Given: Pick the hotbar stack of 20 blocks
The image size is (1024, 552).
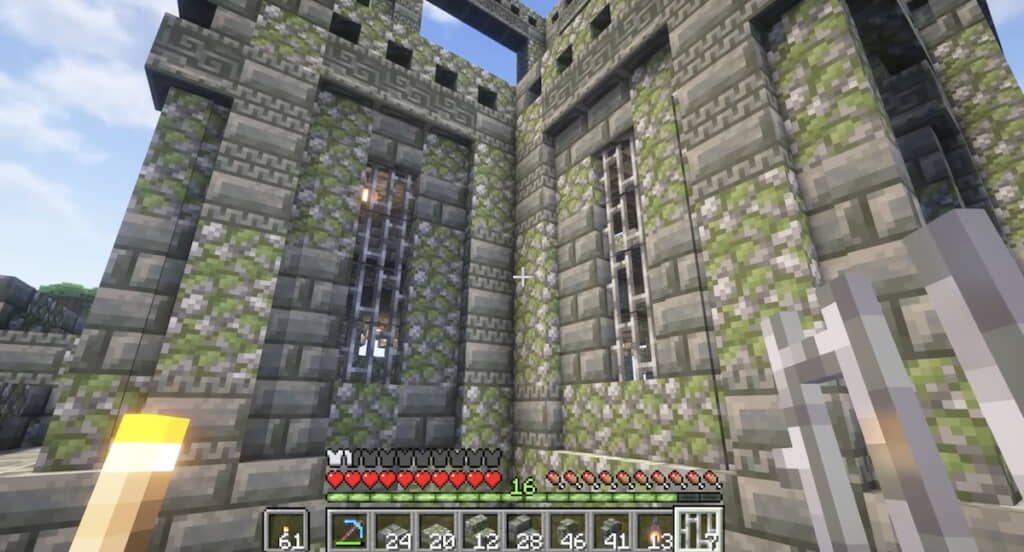Looking at the screenshot, I should tap(437, 530).
